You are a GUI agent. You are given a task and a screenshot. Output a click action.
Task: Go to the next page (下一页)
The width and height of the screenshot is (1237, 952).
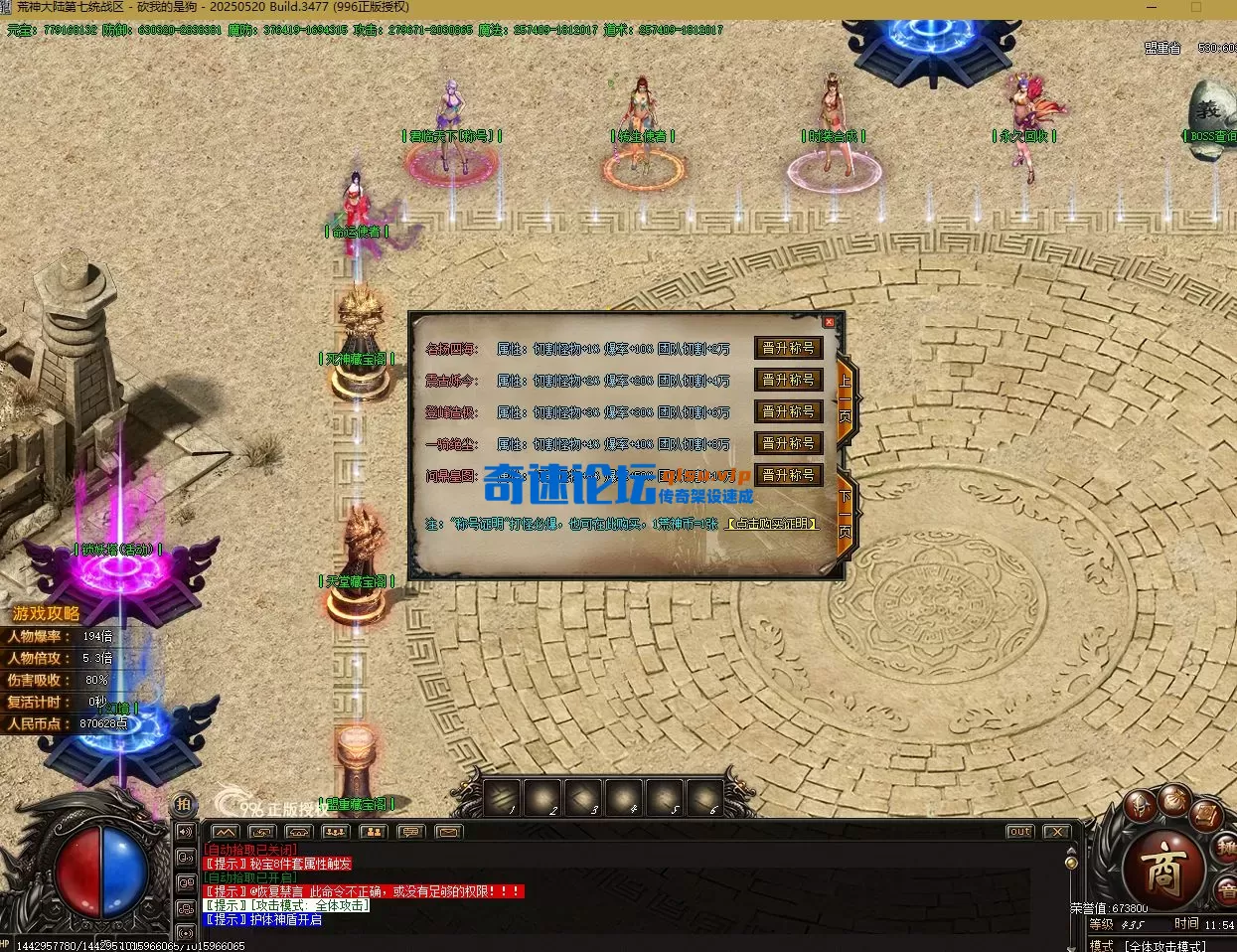point(846,514)
